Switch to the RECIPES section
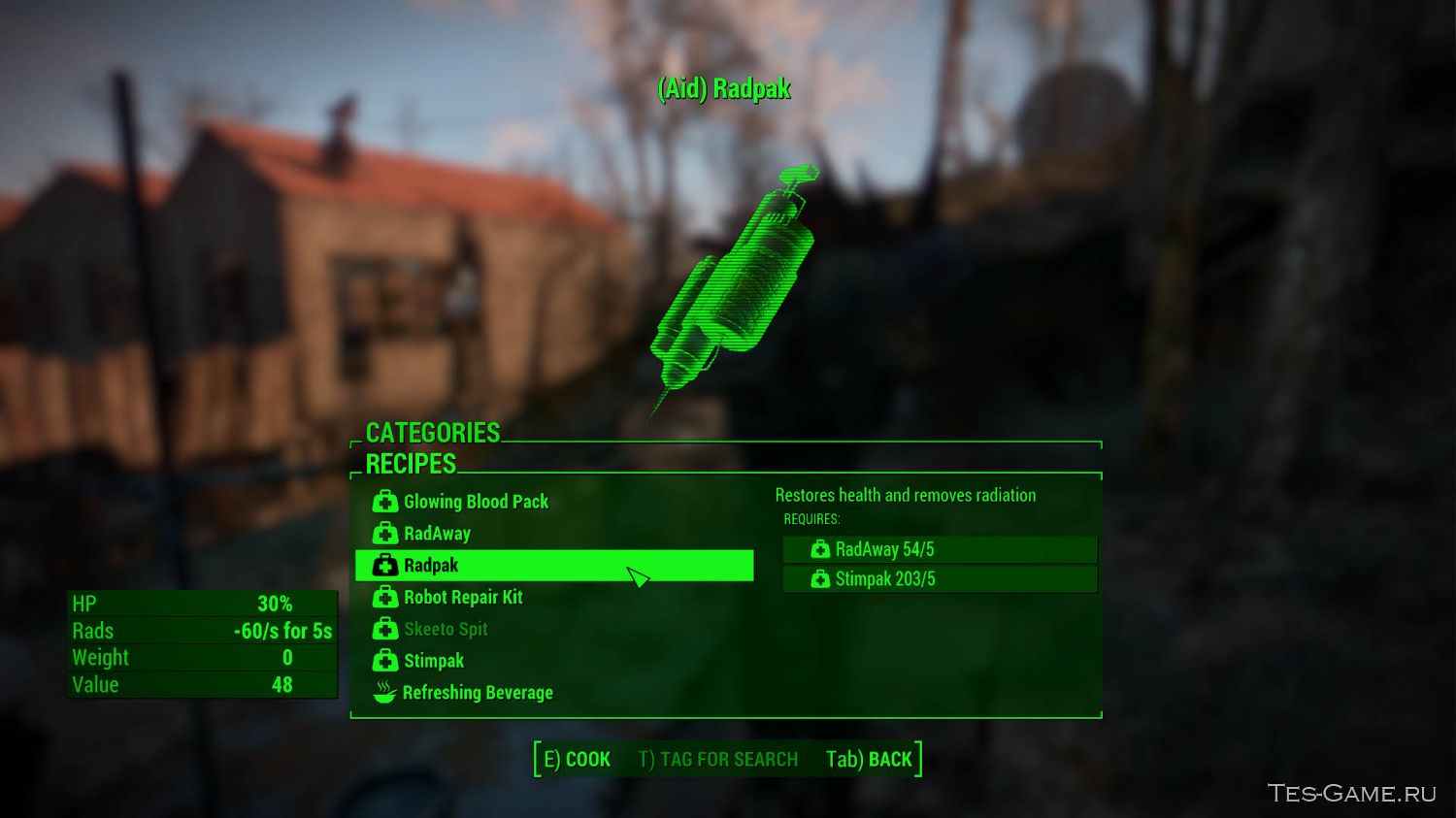1456x818 pixels. 411,464
